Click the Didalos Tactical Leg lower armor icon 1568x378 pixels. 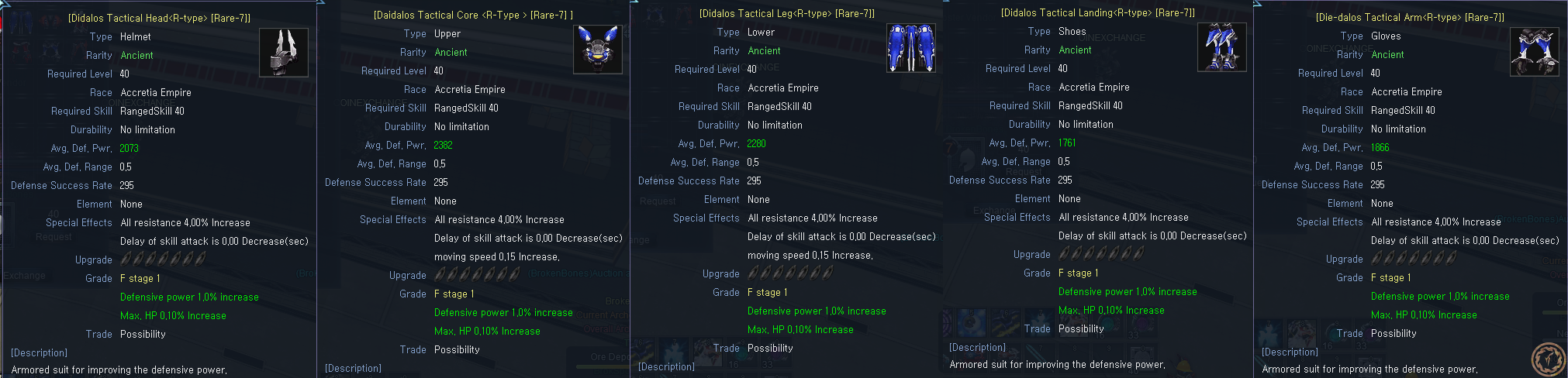point(910,48)
